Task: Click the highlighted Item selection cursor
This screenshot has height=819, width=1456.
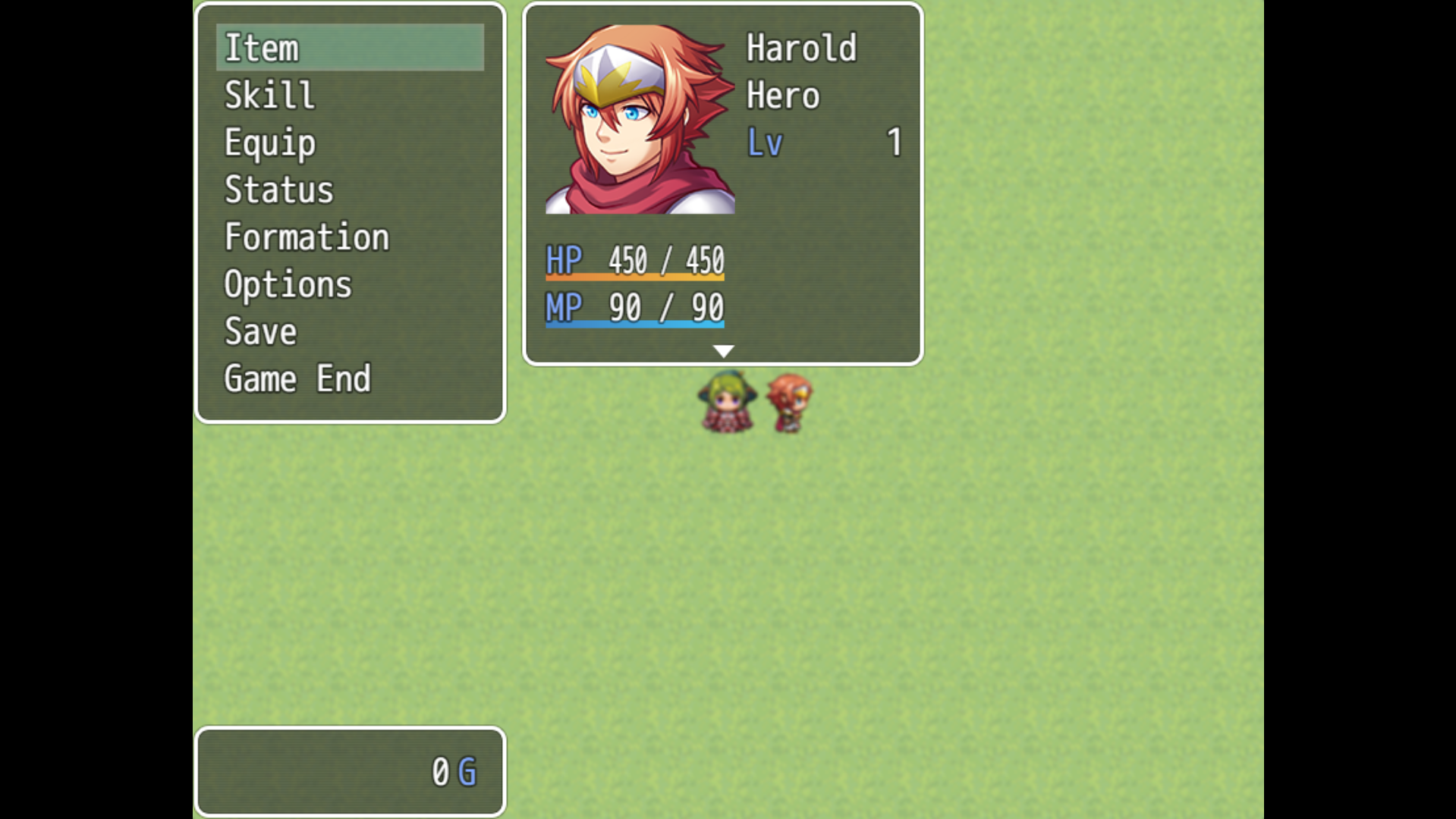Action: point(350,48)
